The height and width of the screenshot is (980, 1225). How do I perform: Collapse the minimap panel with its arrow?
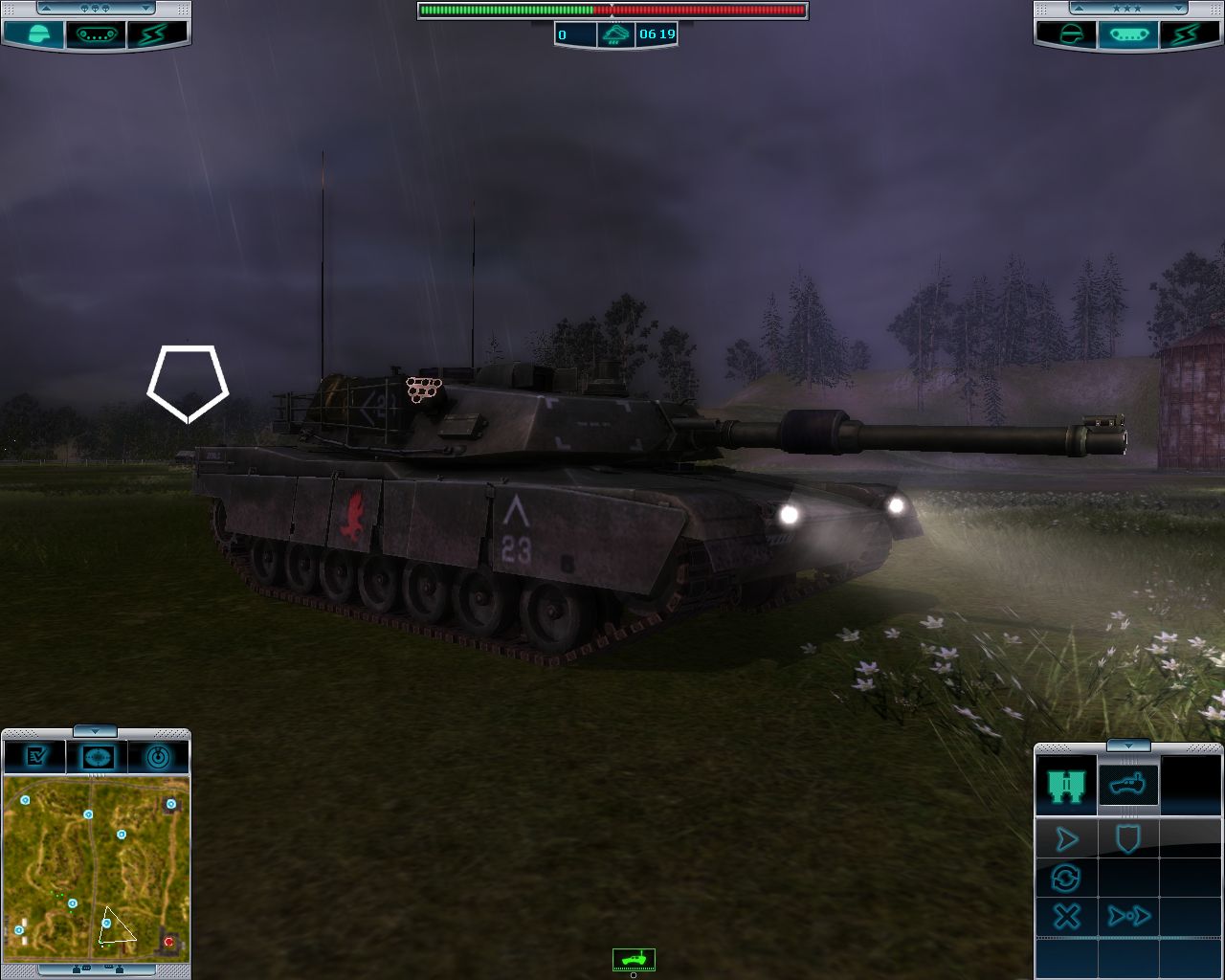[95, 731]
